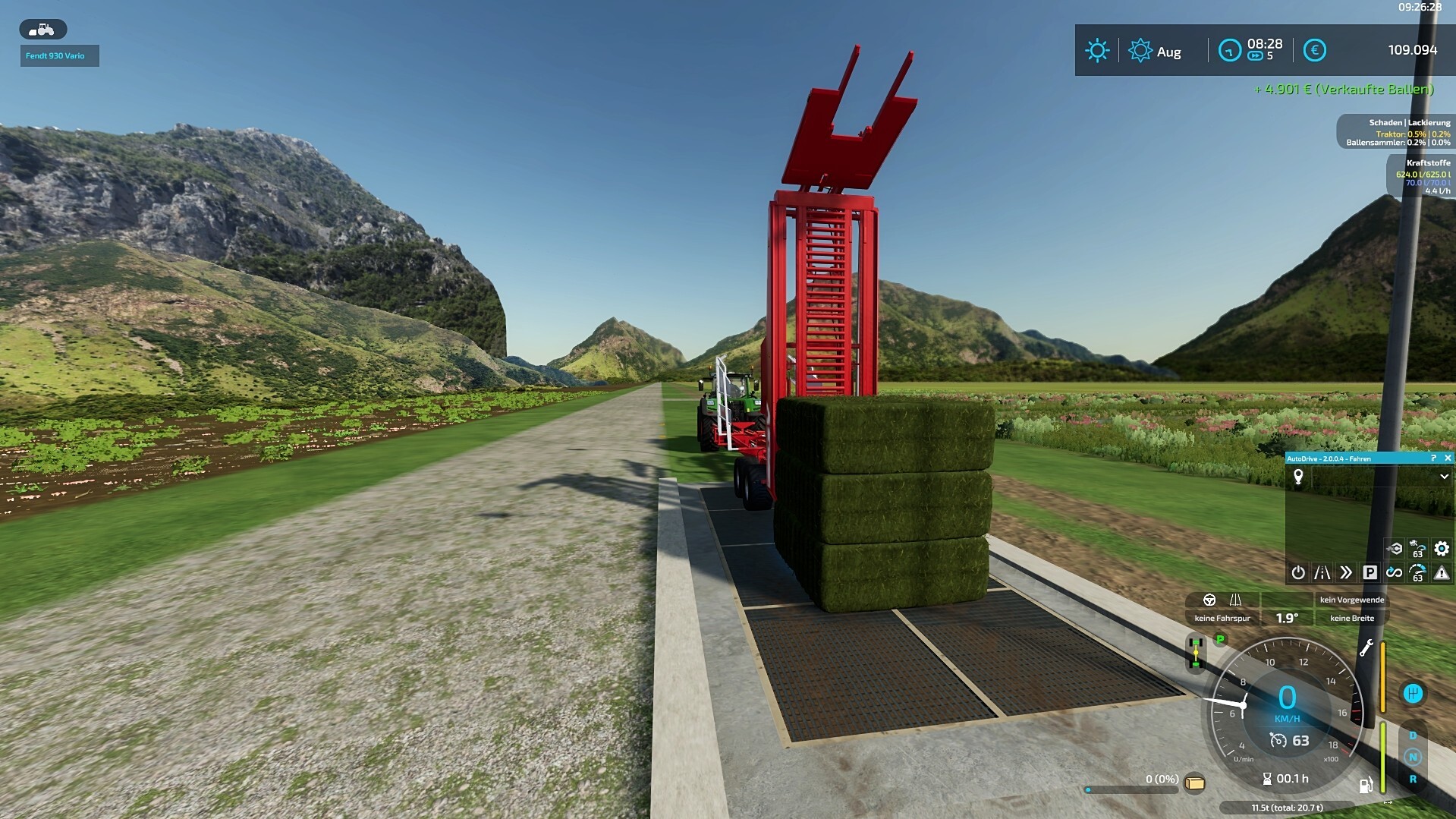Click the AutoDrive speed limit 63 gauge
This screenshot has width=1456, height=819.
click(1417, 573)
